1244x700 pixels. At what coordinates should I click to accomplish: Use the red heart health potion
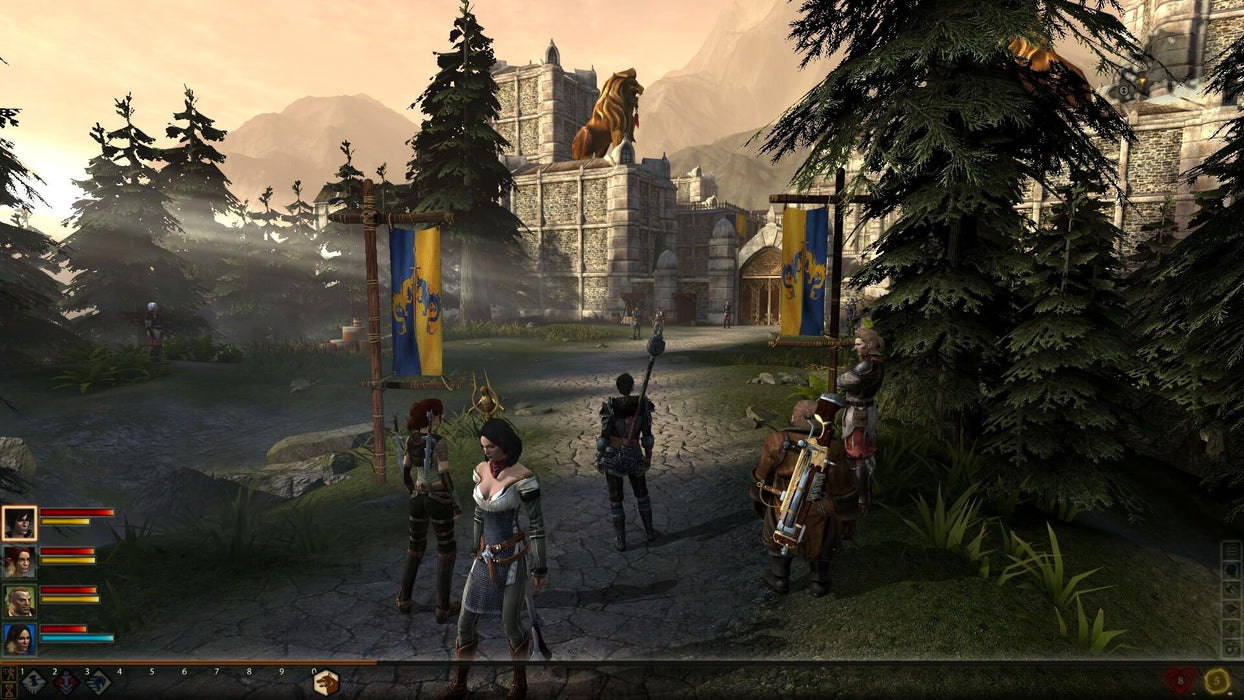point(1180,682)
